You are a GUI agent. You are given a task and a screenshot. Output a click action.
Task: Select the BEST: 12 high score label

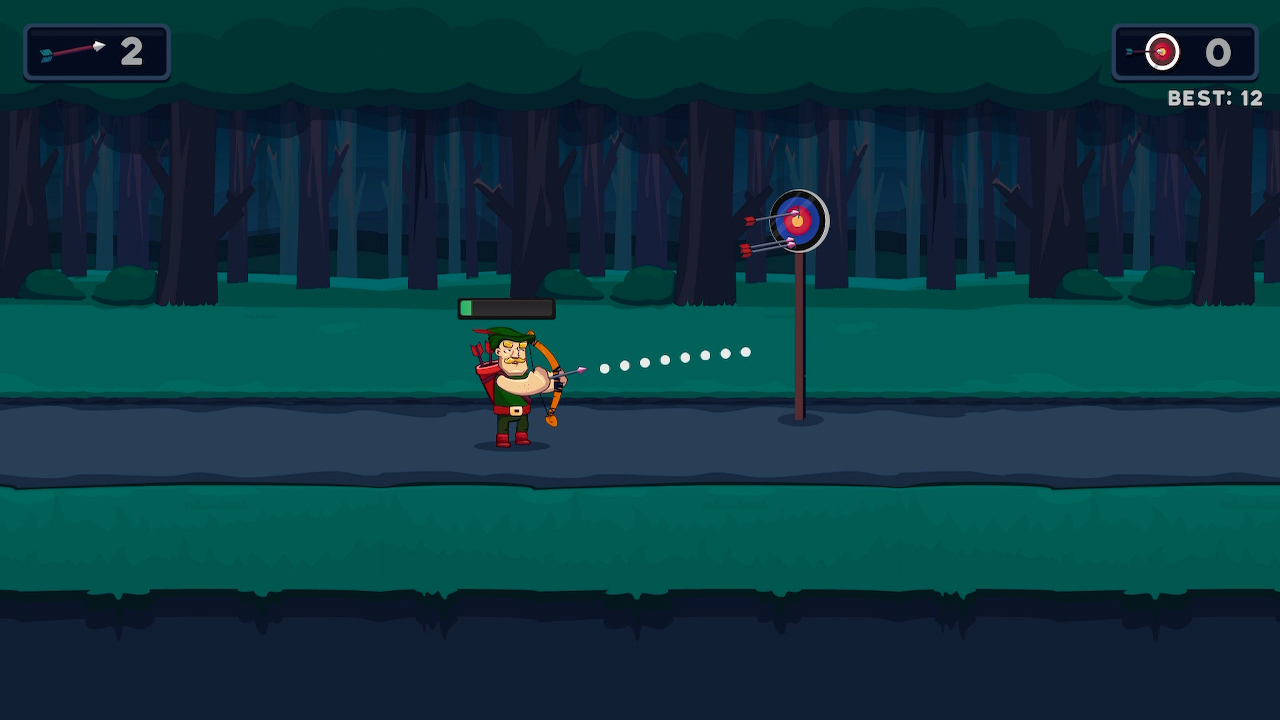(1214, 98)
